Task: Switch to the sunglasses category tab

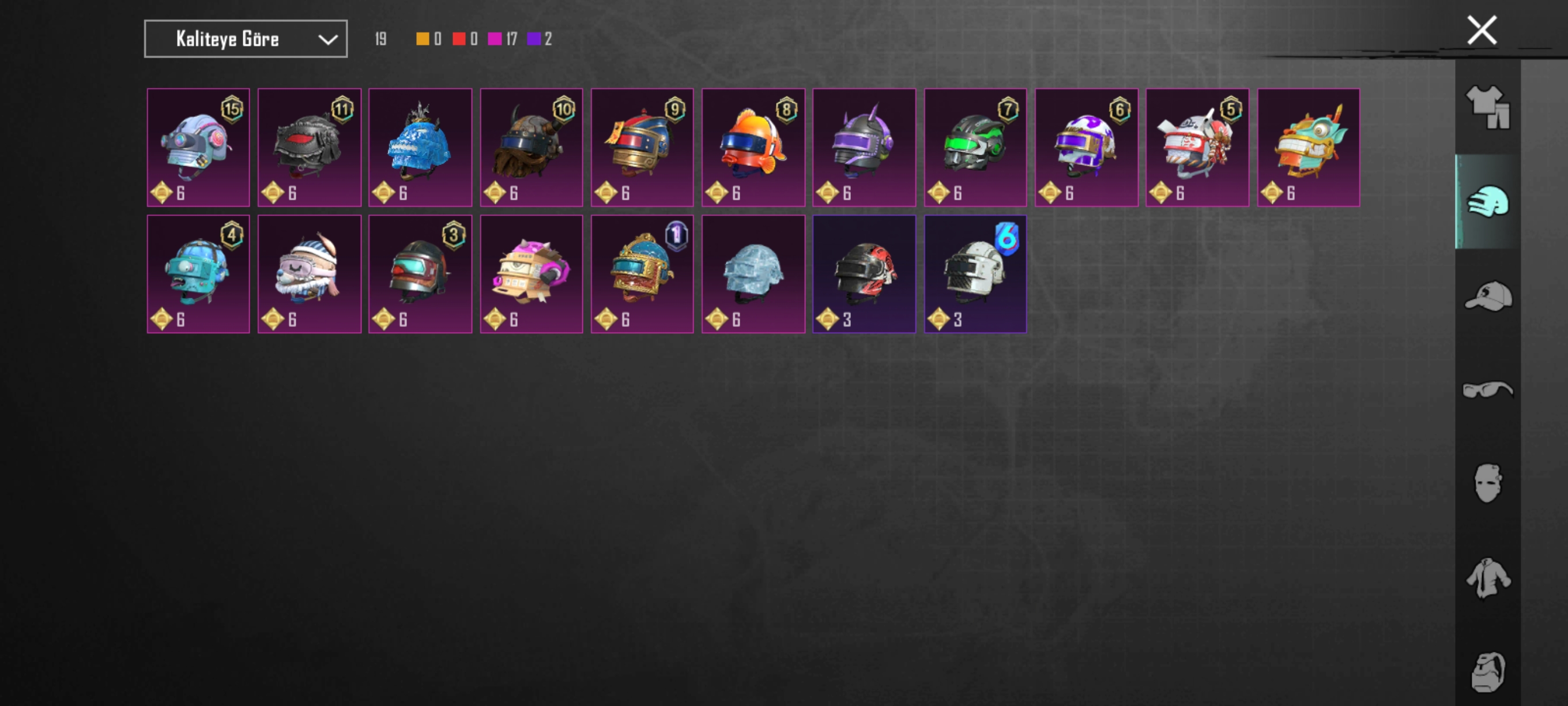Action: (1487, 389)
